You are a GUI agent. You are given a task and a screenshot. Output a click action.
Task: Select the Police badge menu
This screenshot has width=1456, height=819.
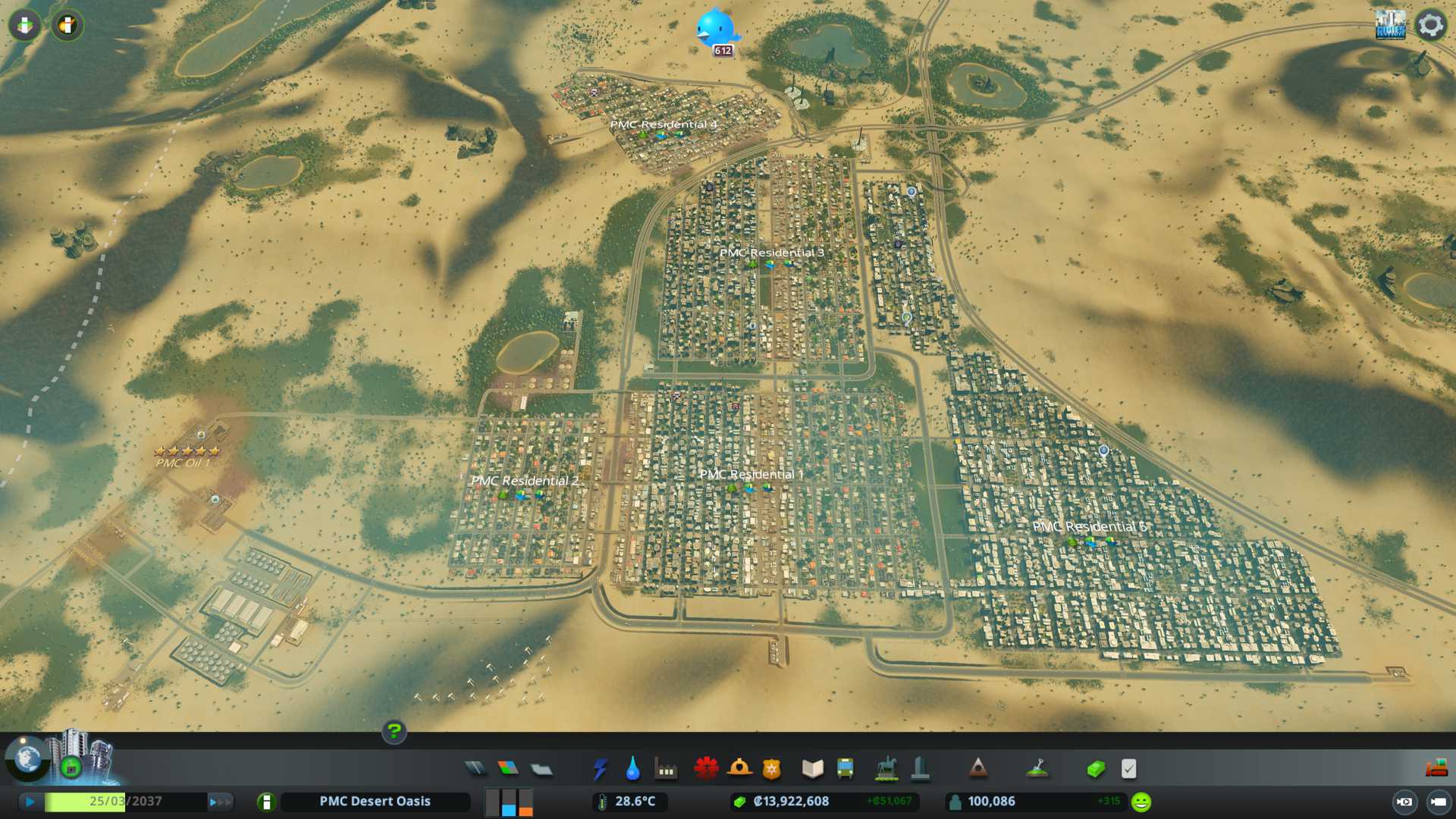771,769
